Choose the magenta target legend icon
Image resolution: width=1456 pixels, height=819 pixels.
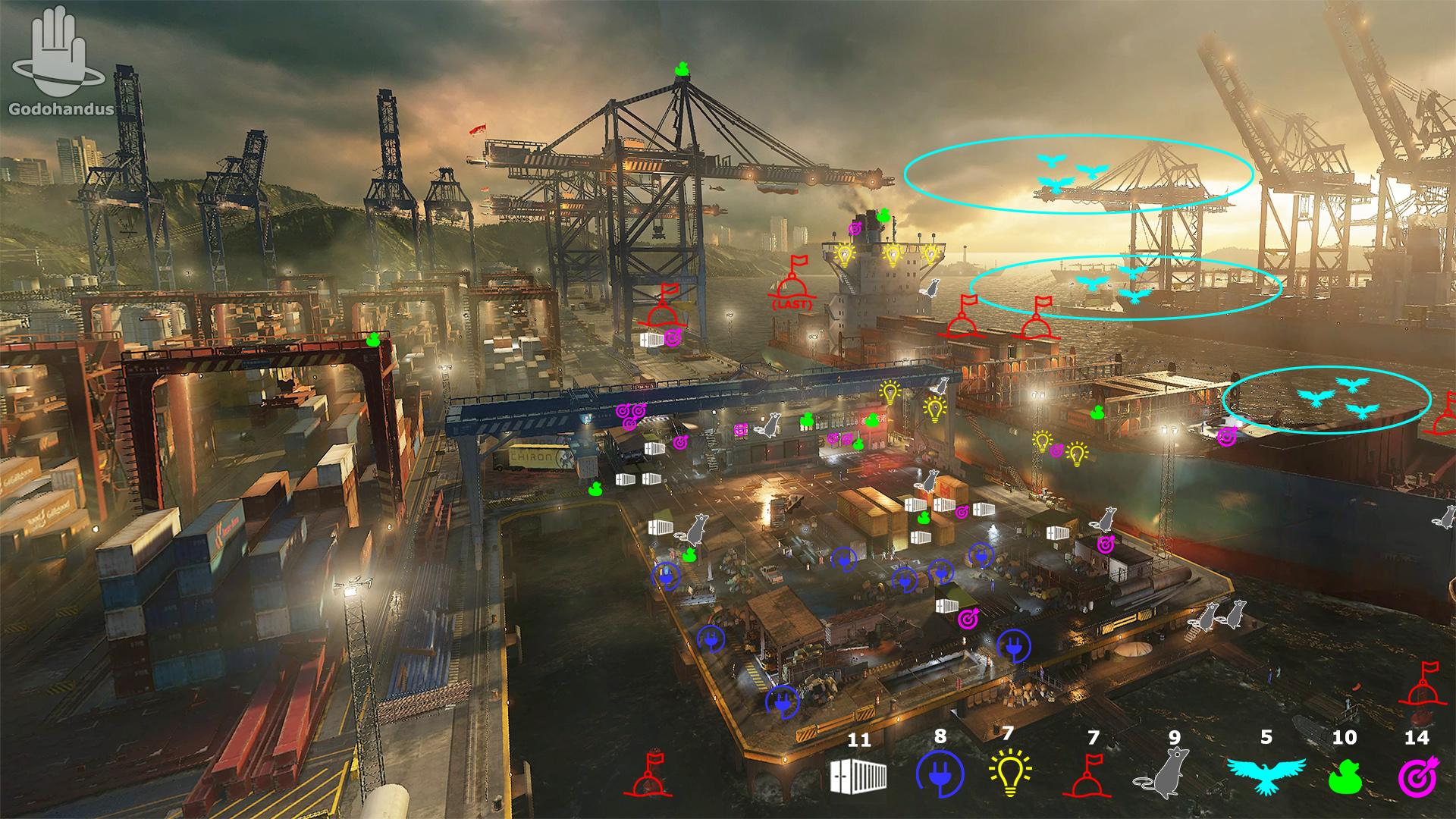click(1416, 776)
